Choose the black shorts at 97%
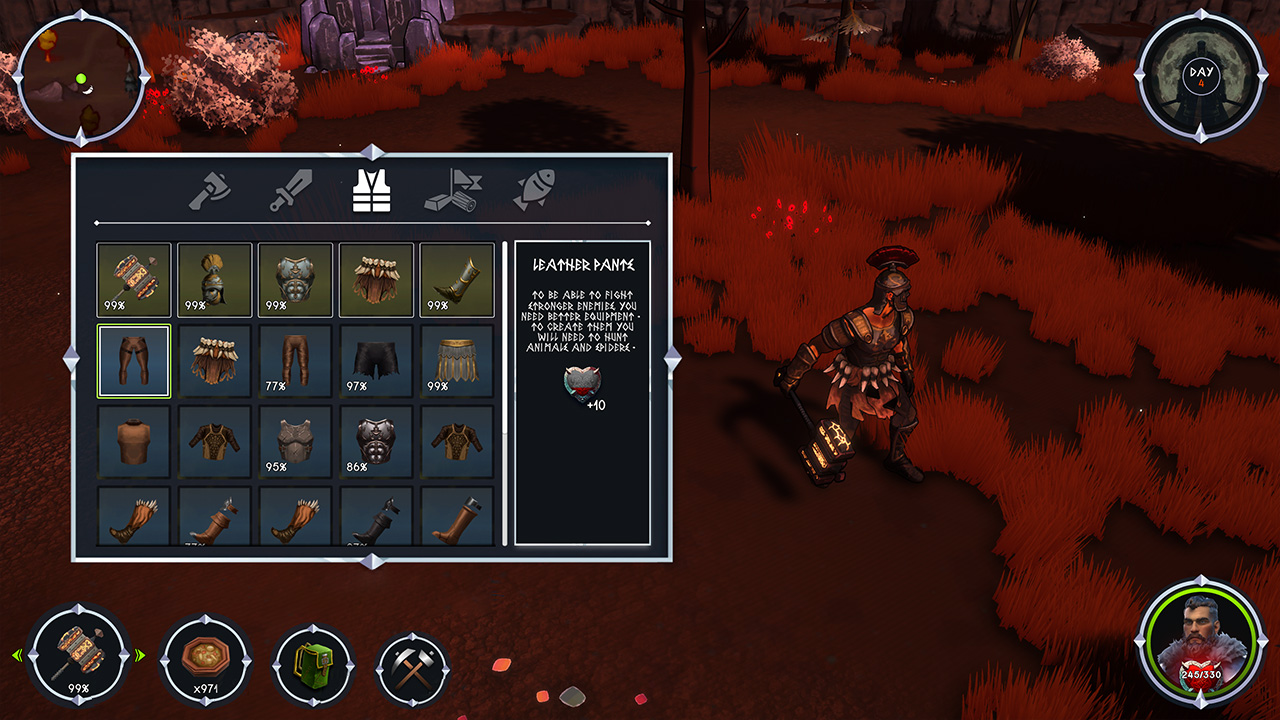Screen dimensions: 1280x720 click(376, 361)
